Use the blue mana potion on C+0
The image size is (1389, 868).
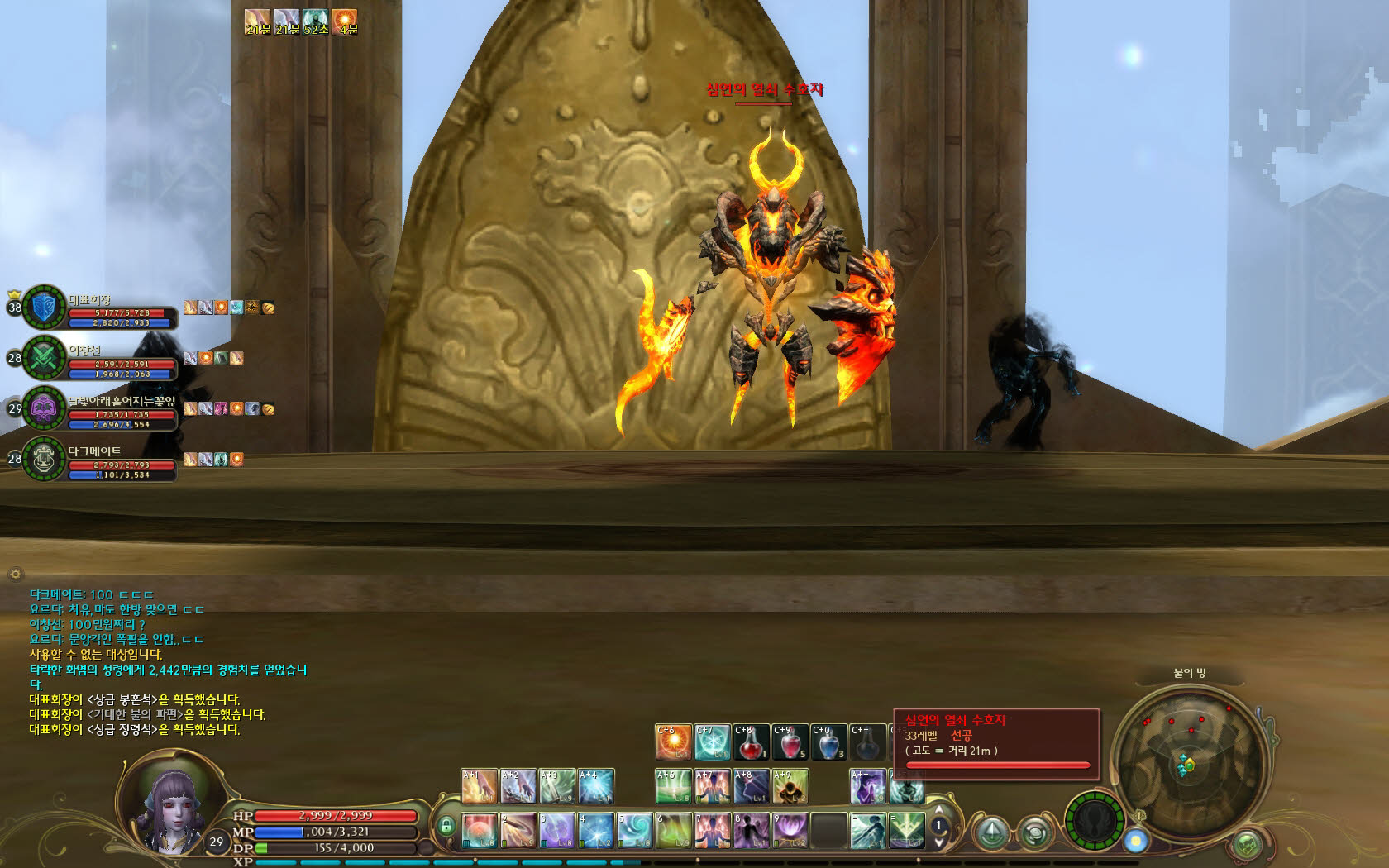(828, 742)
